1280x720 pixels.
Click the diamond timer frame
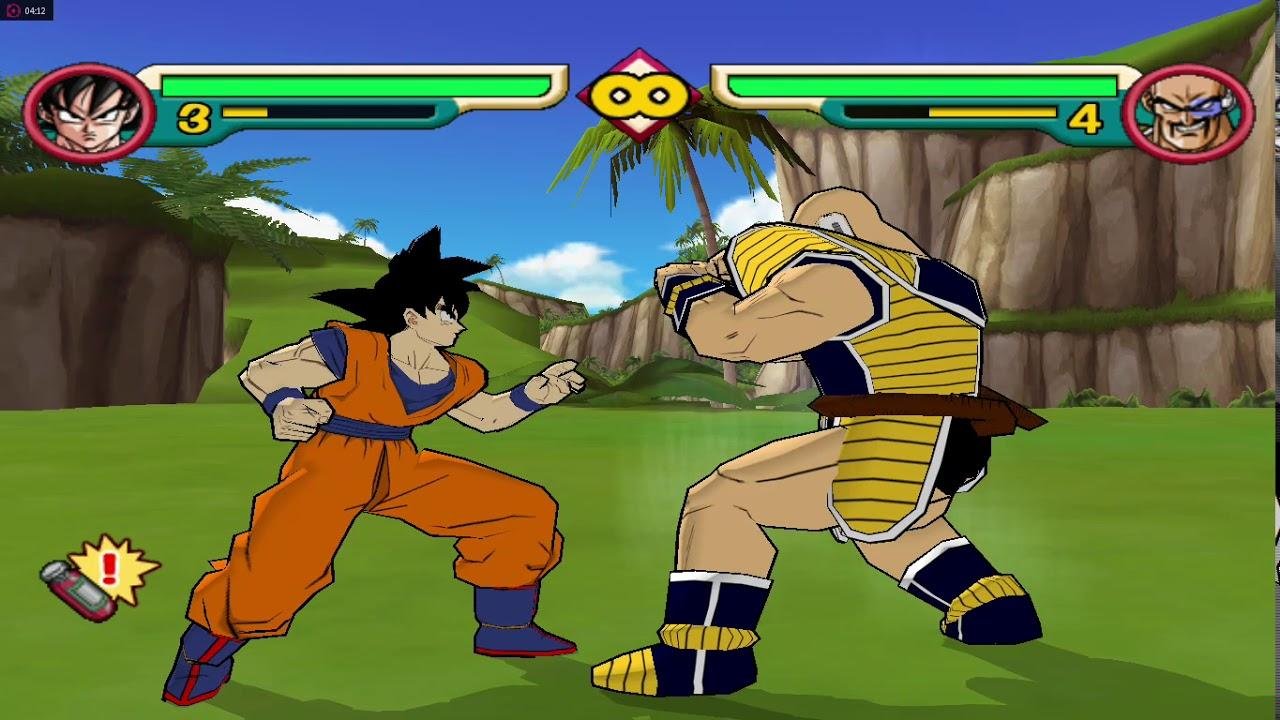coord(640,60)
